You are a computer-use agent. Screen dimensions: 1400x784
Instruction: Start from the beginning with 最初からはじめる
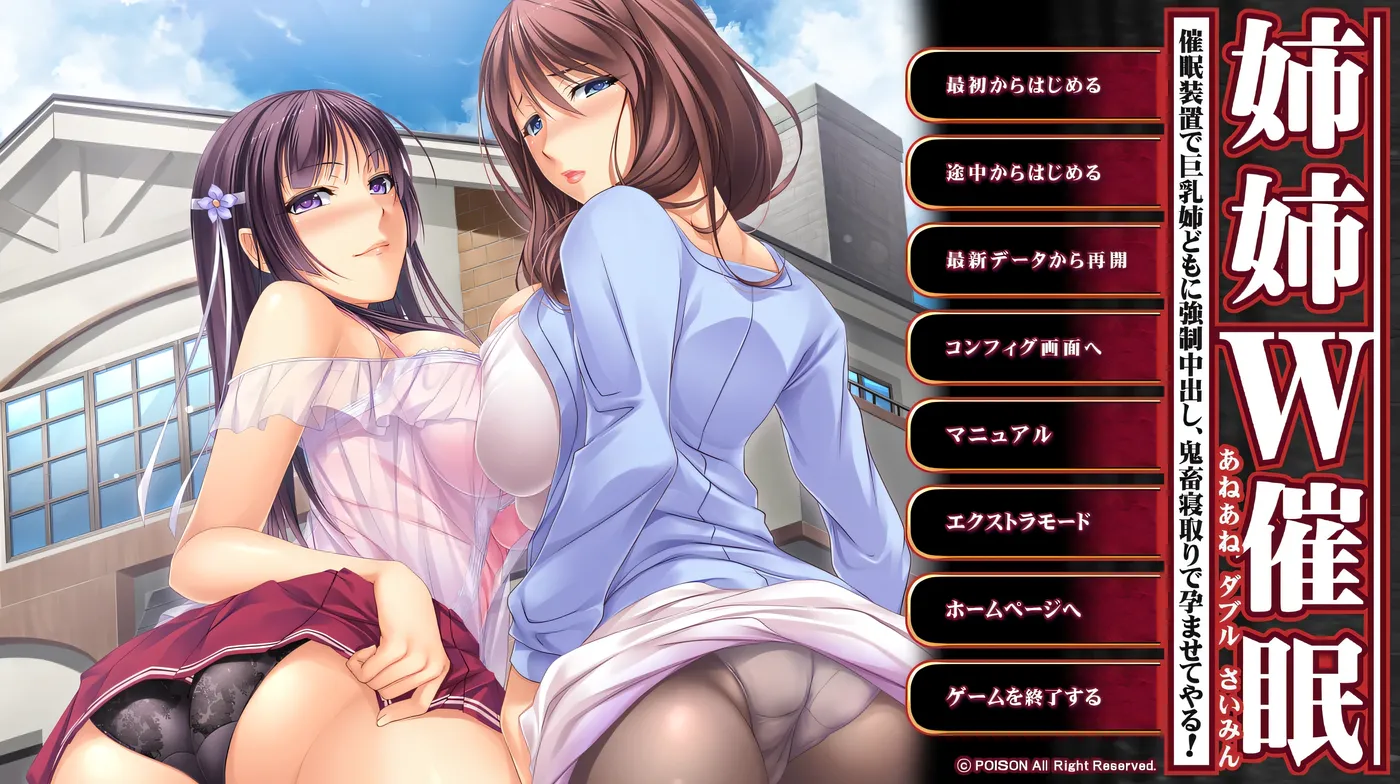pyautogui.click(x=1023, y=85)
